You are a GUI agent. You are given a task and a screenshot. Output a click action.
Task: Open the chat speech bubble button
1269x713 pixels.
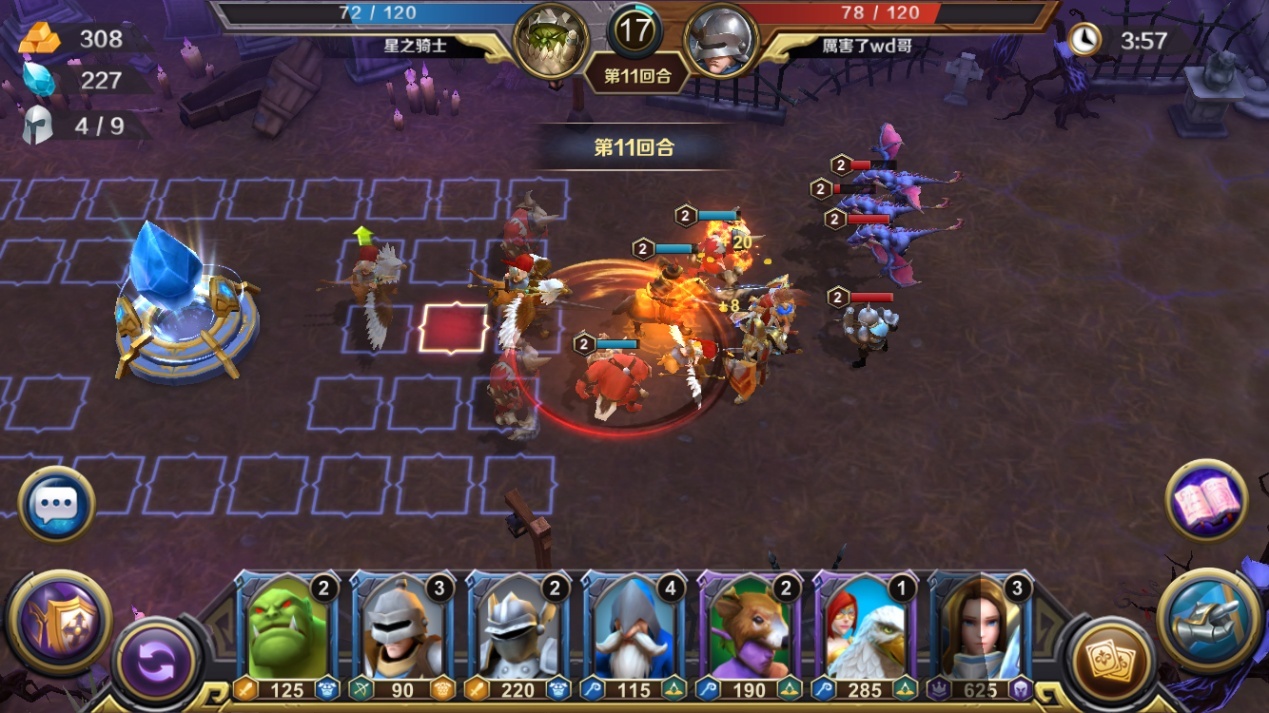click(x=56, y=504)
